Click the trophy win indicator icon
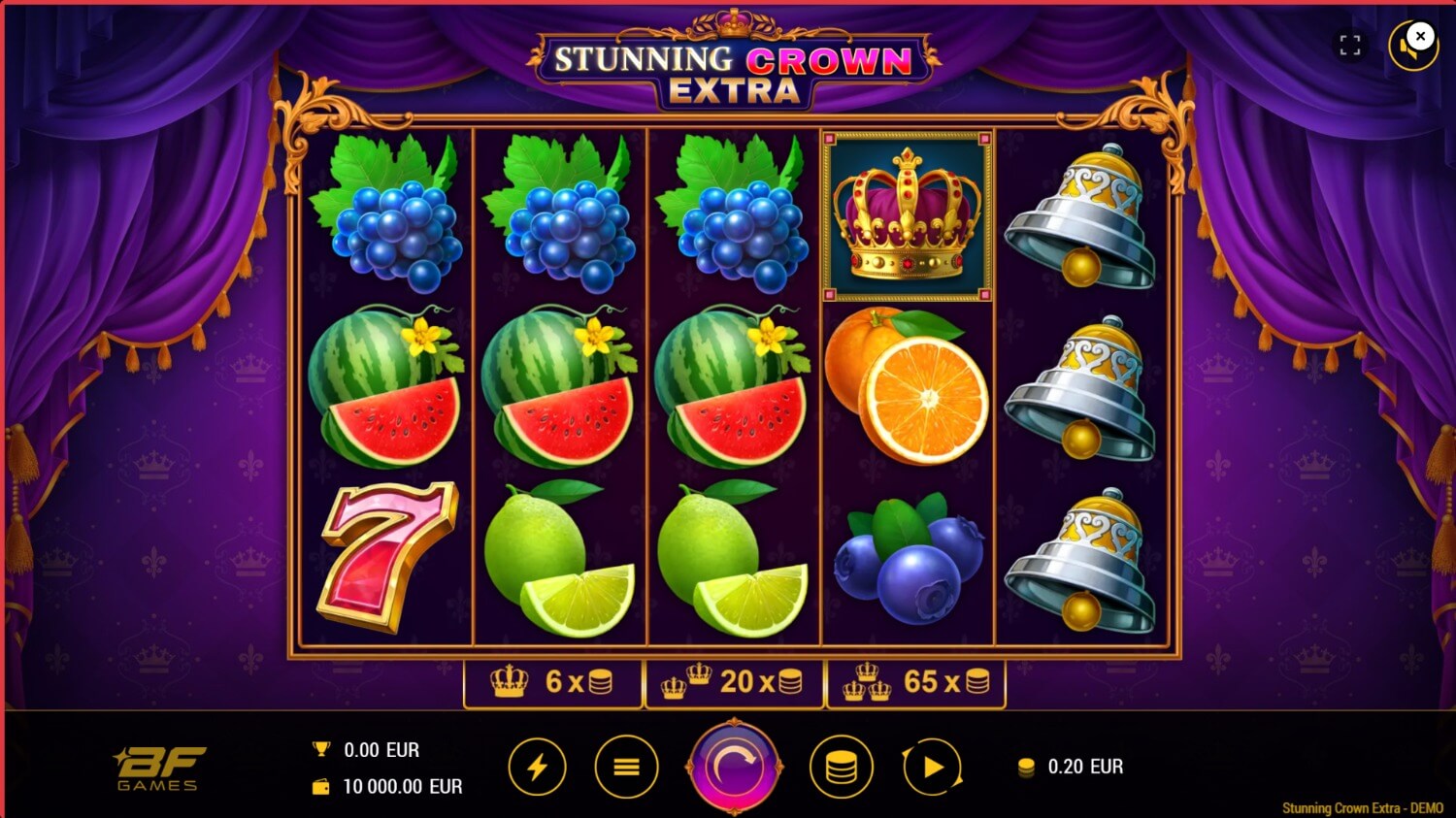The image size is (1456, 818). 322,748
